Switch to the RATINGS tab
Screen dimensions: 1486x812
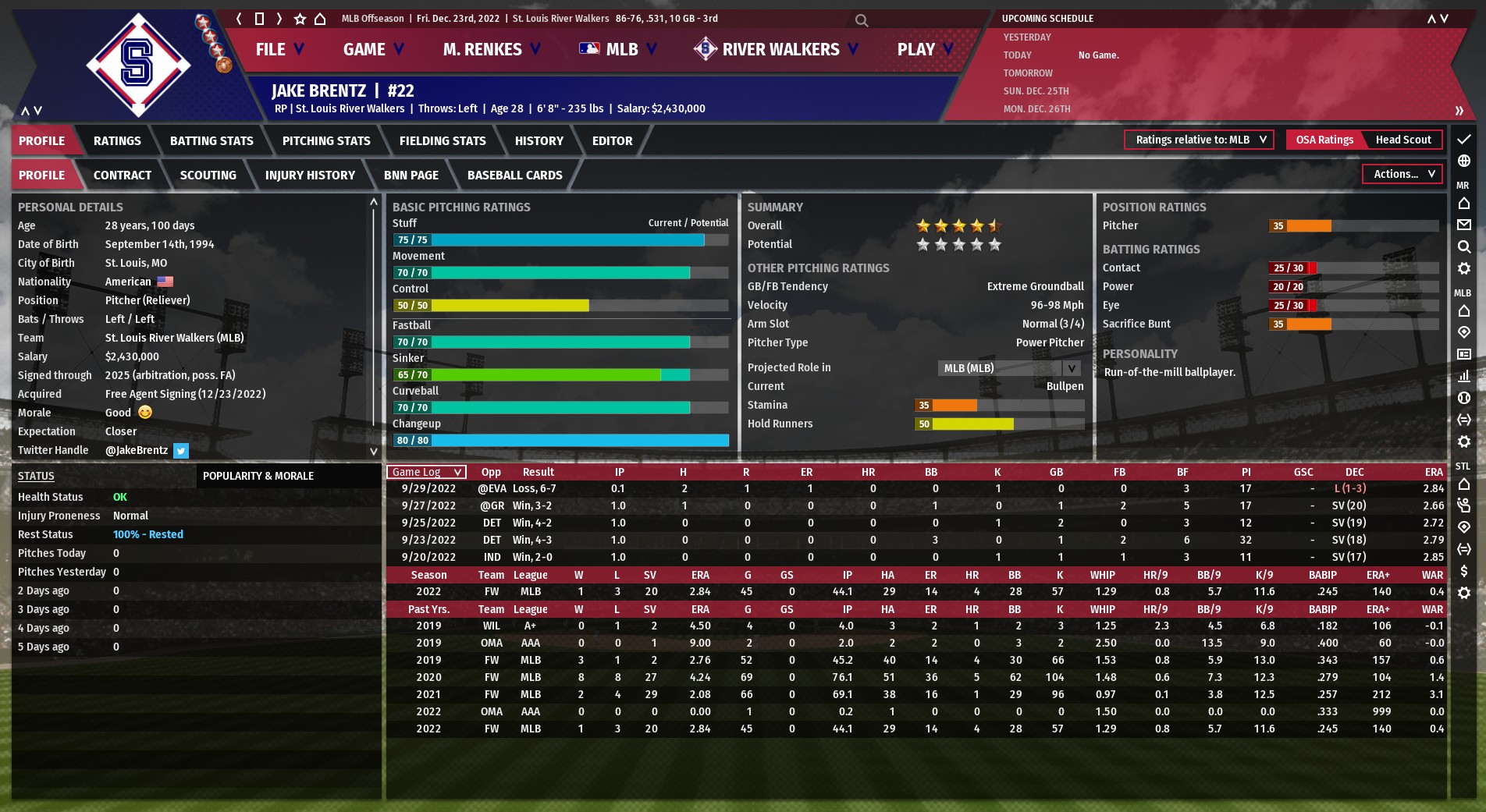coord(117,141)
